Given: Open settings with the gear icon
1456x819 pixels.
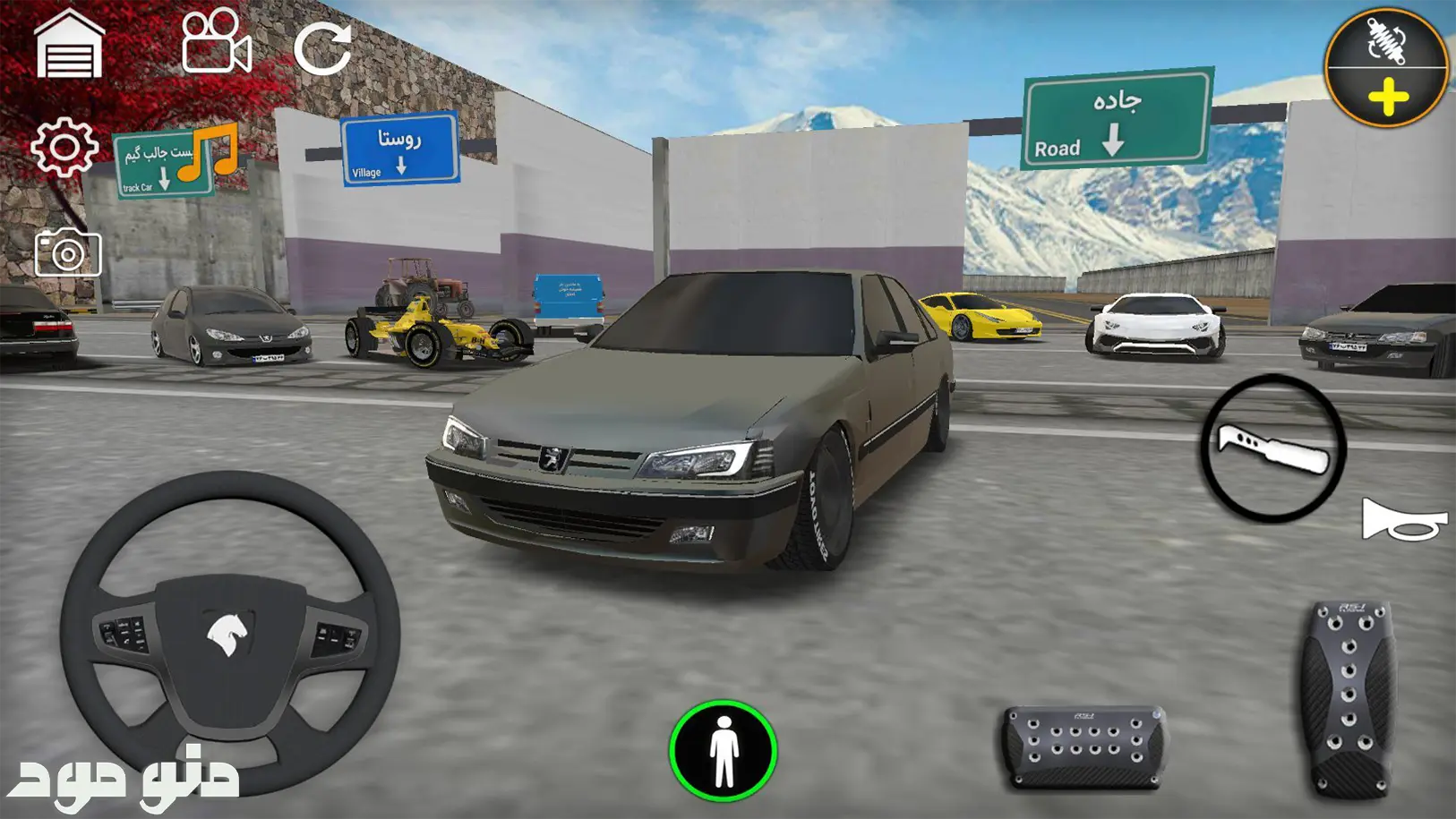Looking at the screenshot, I should point(64,146).
